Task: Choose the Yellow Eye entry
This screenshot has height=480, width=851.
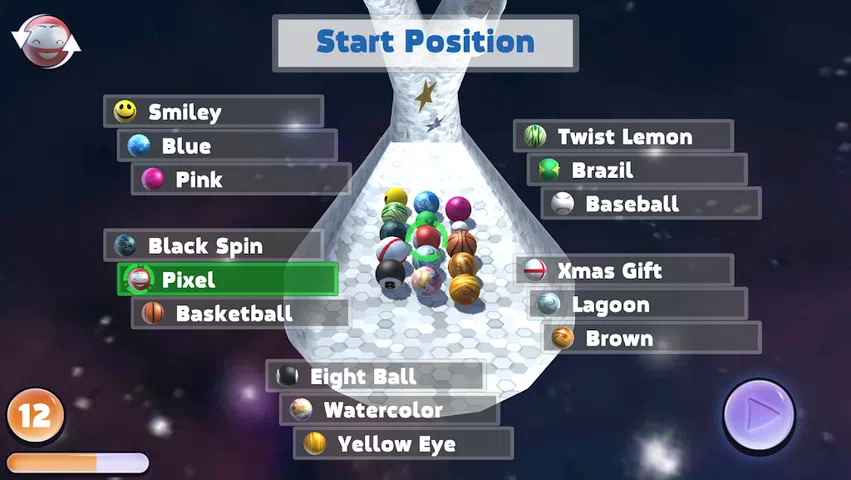Action: (x=403, y=443)
